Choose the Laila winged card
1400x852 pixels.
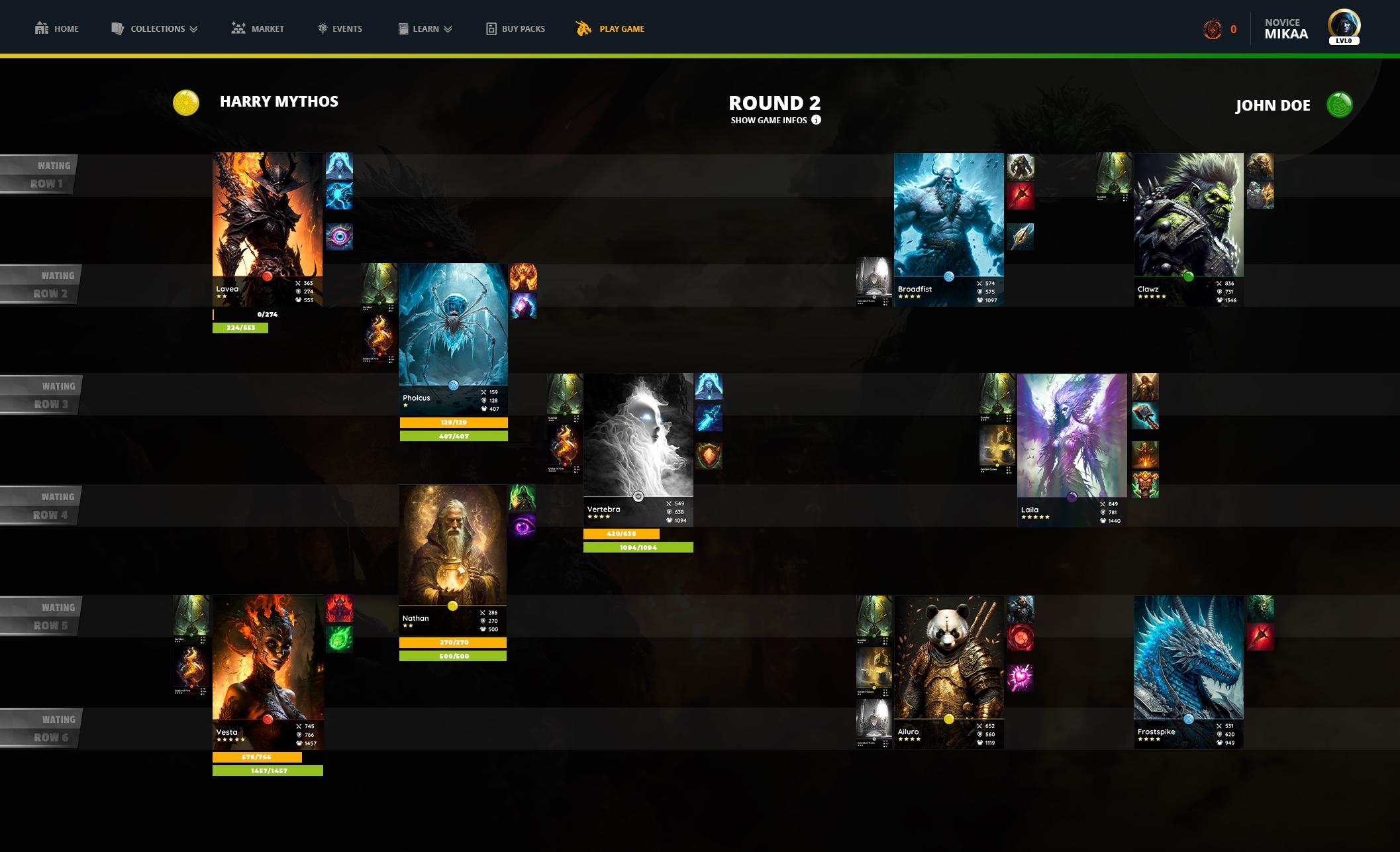coord(1072,437)
